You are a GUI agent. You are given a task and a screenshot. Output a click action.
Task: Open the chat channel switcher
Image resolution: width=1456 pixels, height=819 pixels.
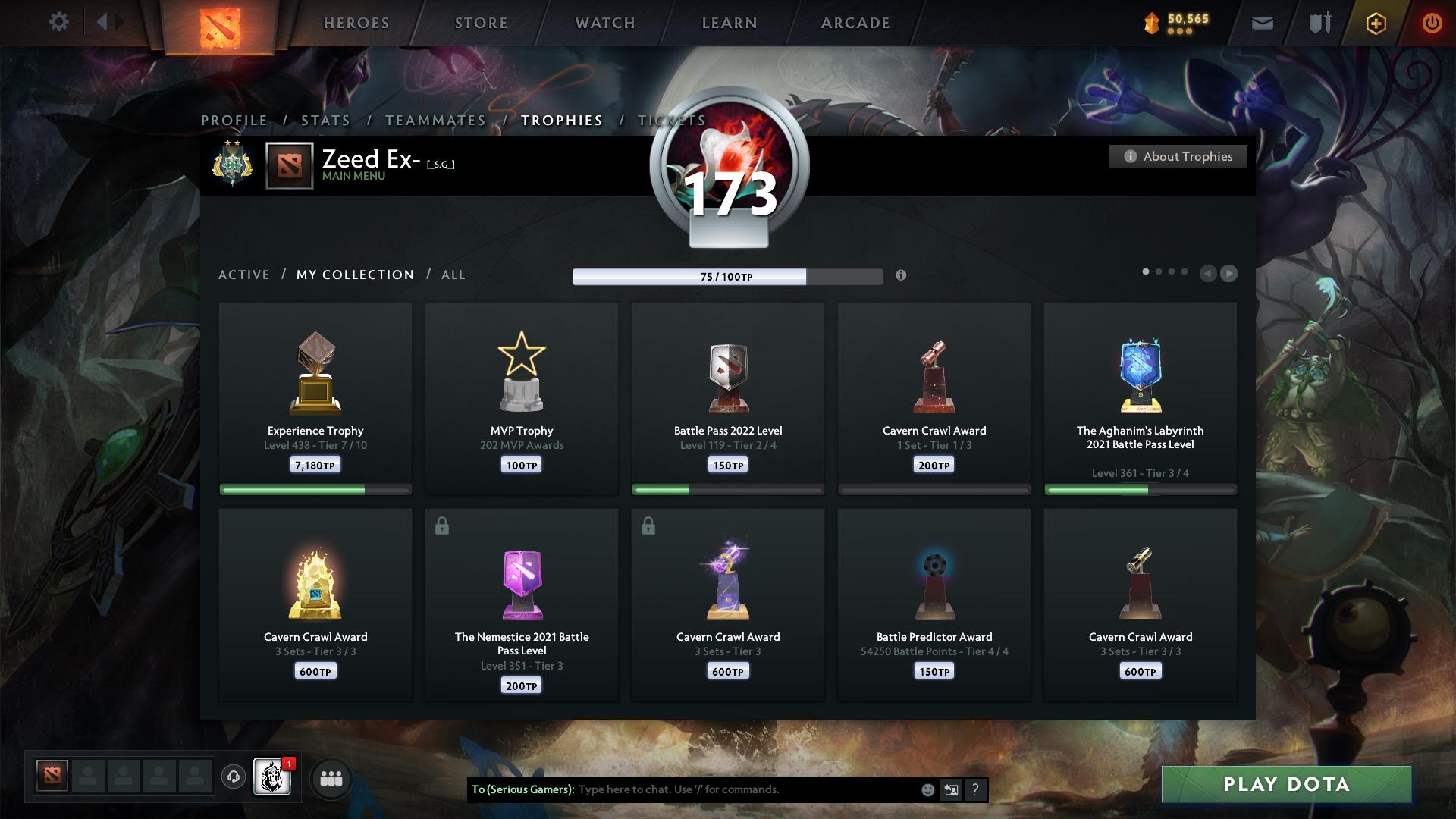click(951, 789)
